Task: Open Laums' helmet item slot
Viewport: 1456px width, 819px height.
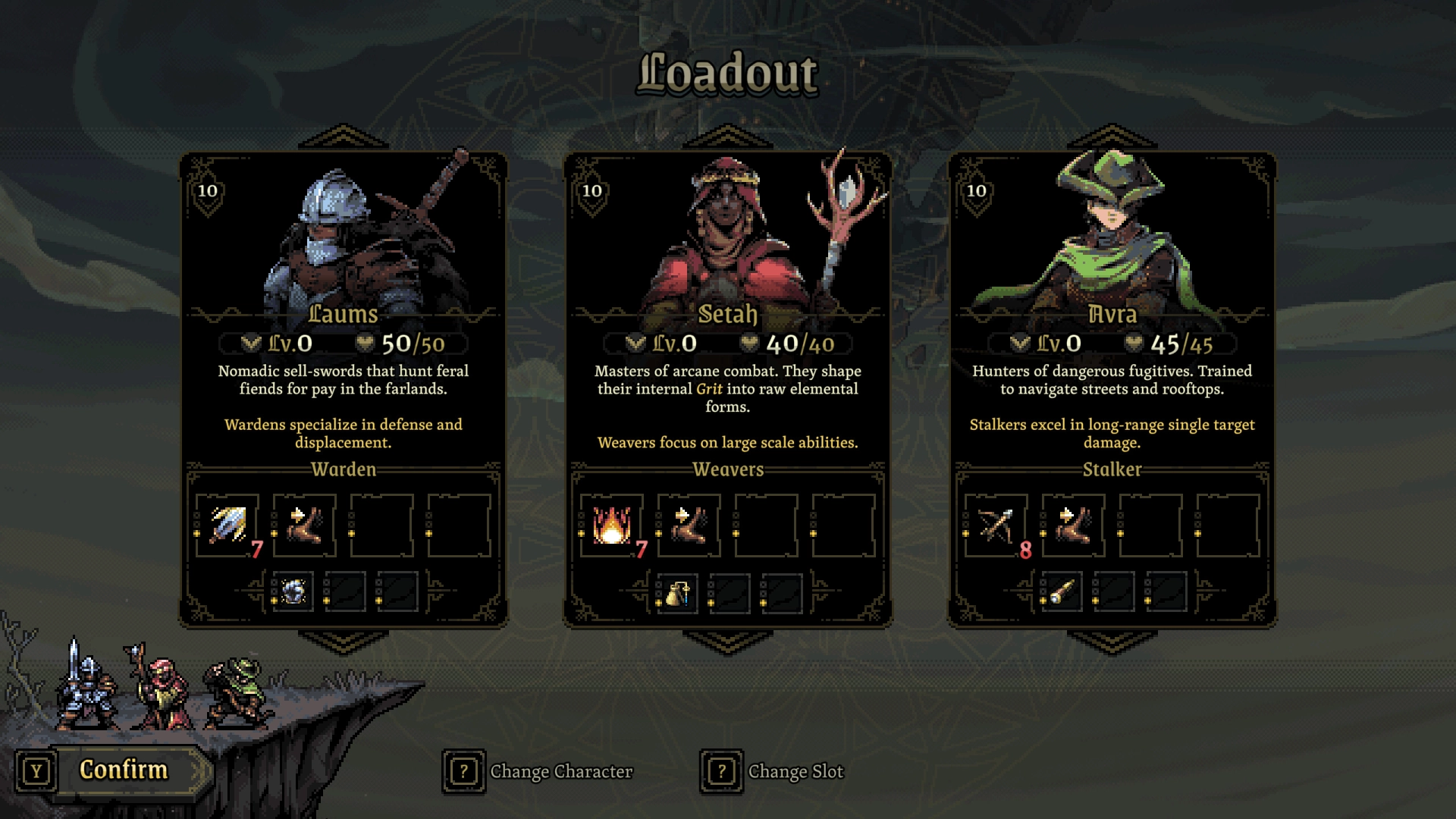Action: click(x=293, y=591)
